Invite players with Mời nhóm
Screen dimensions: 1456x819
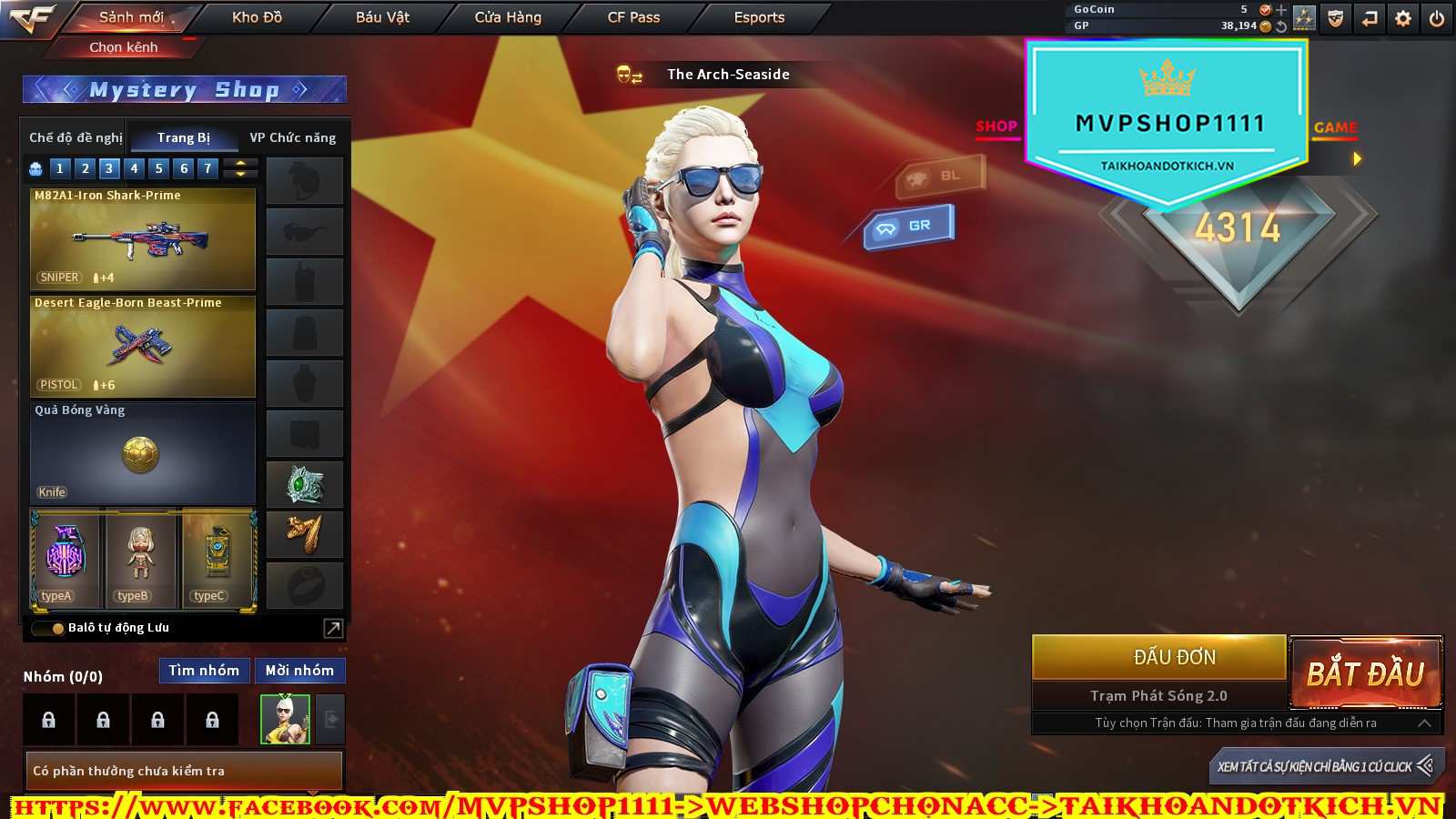pyautogui.click(x=299, y=671)
